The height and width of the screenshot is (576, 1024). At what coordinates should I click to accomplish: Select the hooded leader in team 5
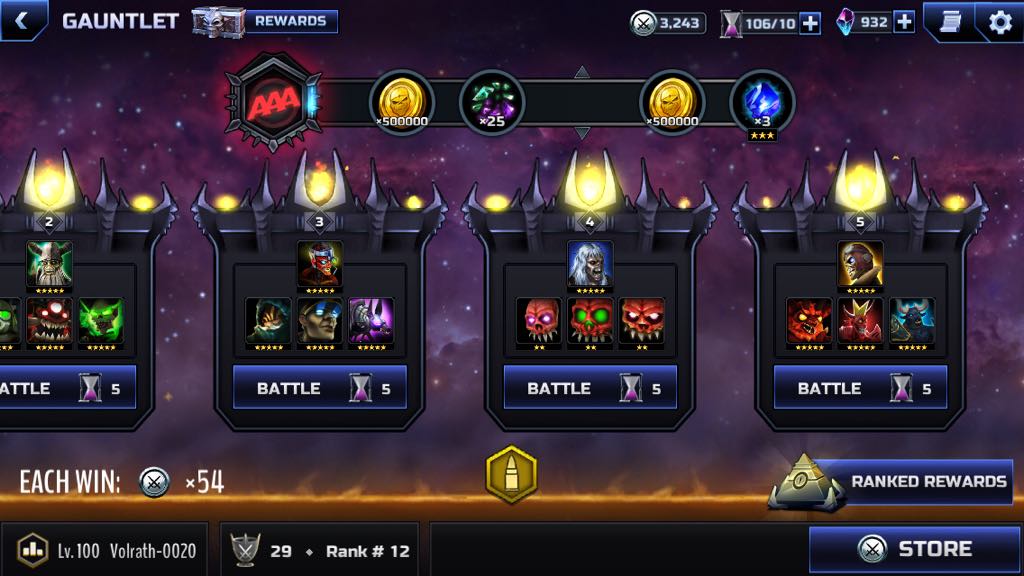pos(860,264)
